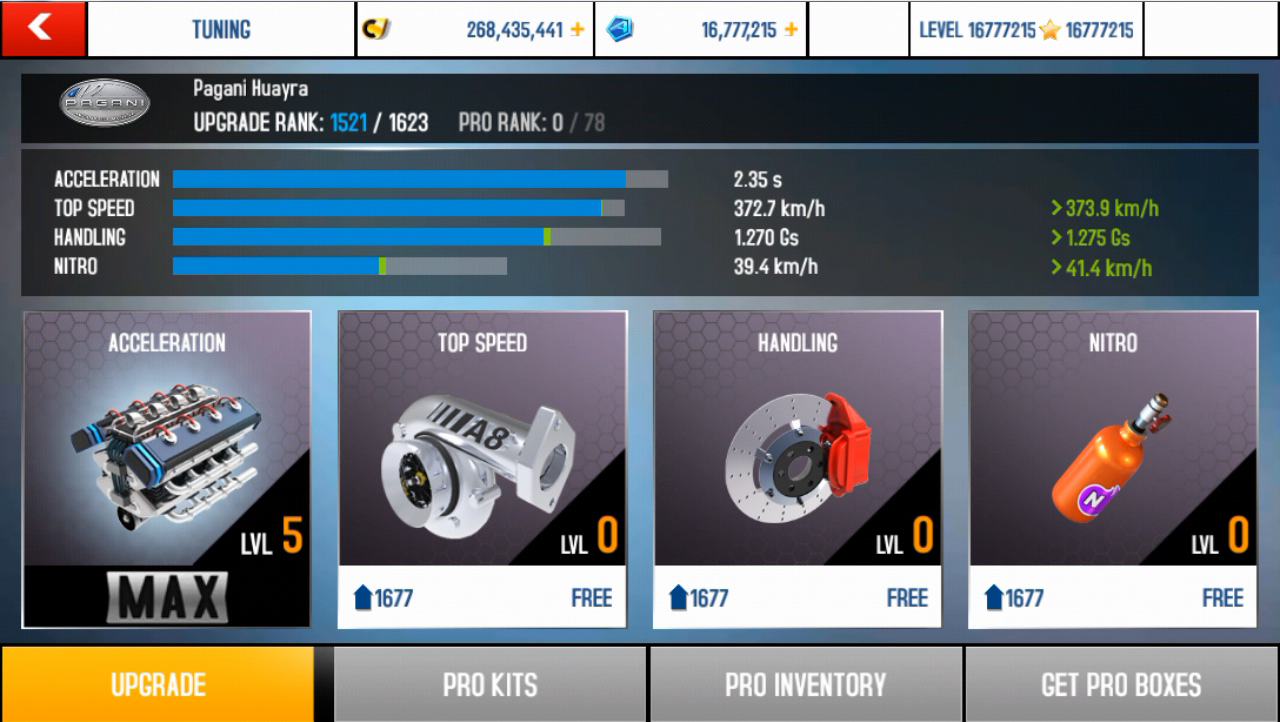The height and width of the screenshot is (722, 1280).
Task: Click the MAX label on Acceleration card
Action: pyautogui.click(x=166, y=597)
